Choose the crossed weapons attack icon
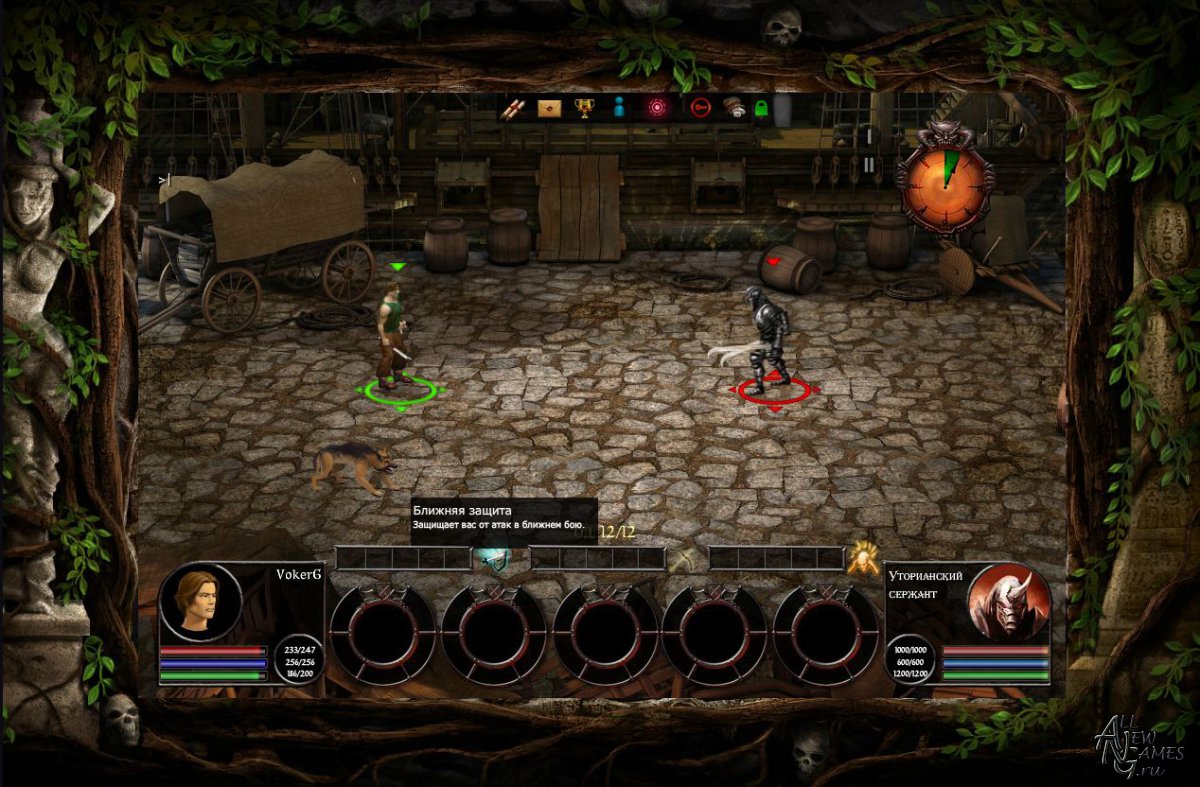 click(685, 560)
